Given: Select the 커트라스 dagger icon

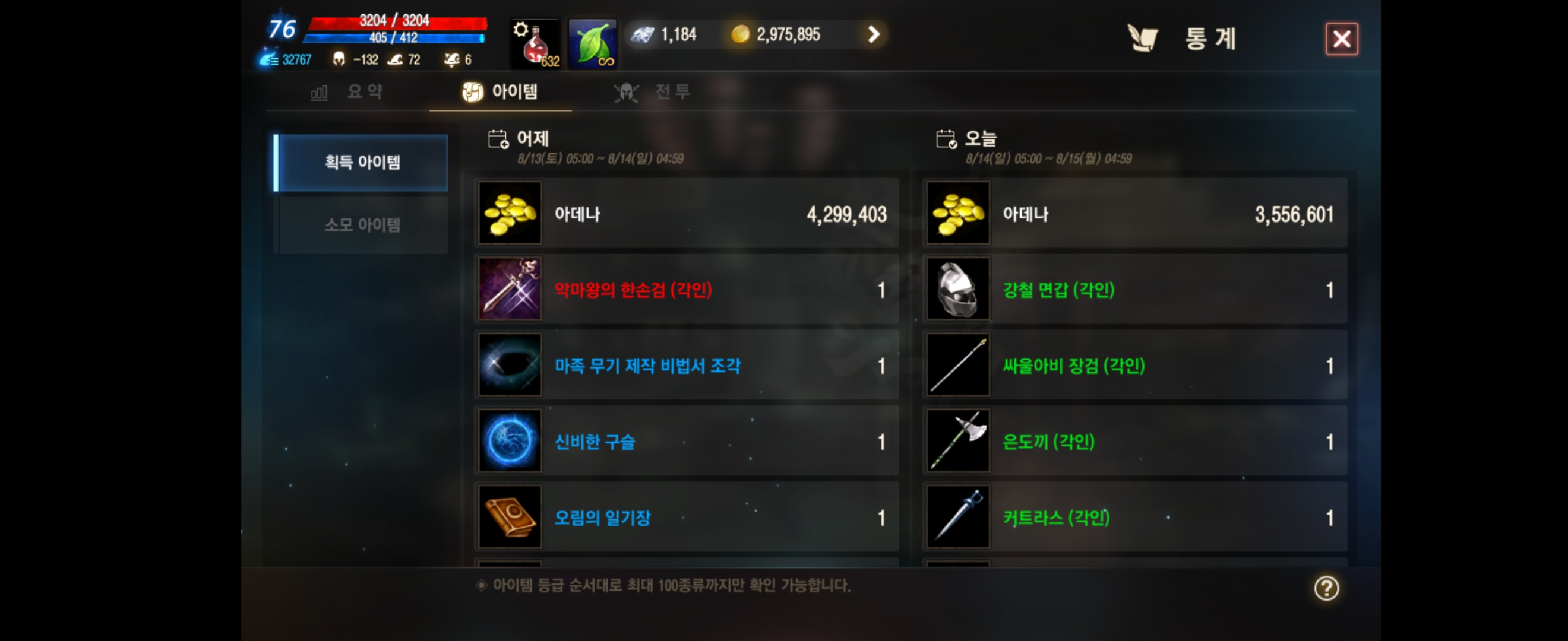Looking at the screenshot, I should (957, 518).
